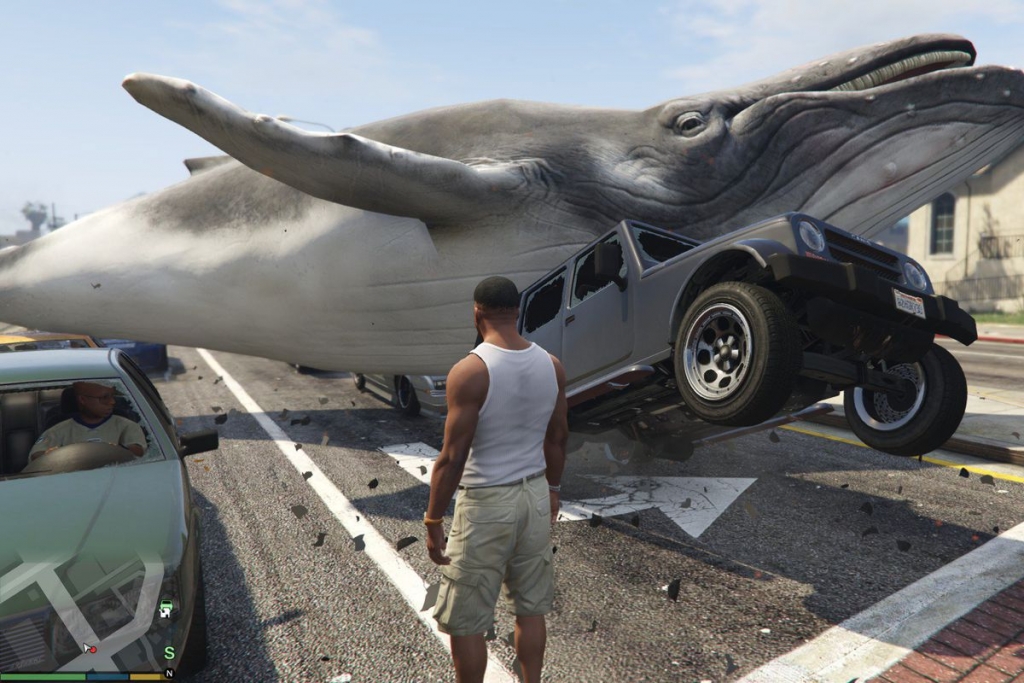Screen dimensions: 1024x683
Task: Click the north N compass indicator
Action: coord(169,674)
